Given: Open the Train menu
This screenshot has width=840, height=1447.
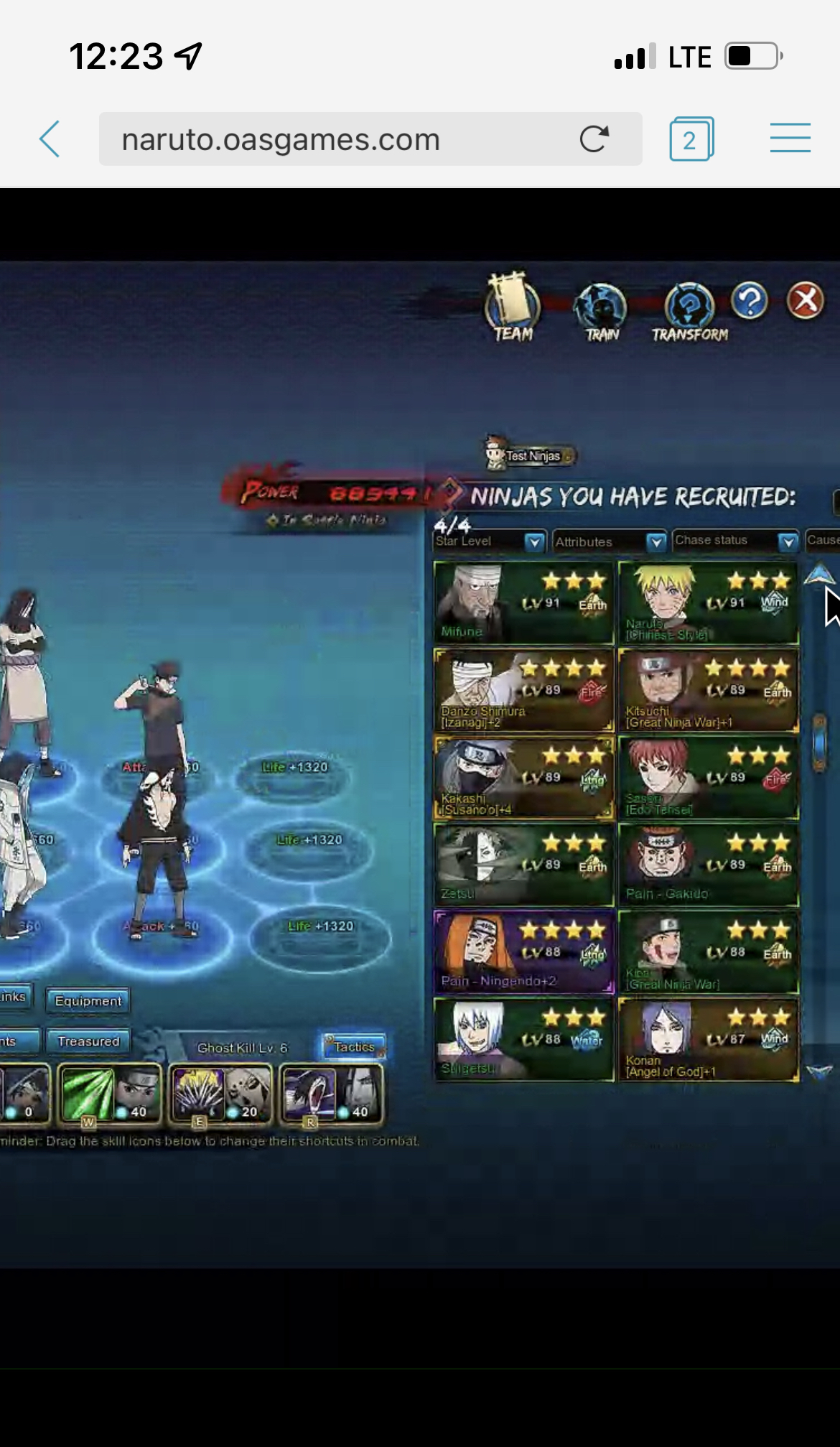Looking at the screenshot, I should point(601,311).
